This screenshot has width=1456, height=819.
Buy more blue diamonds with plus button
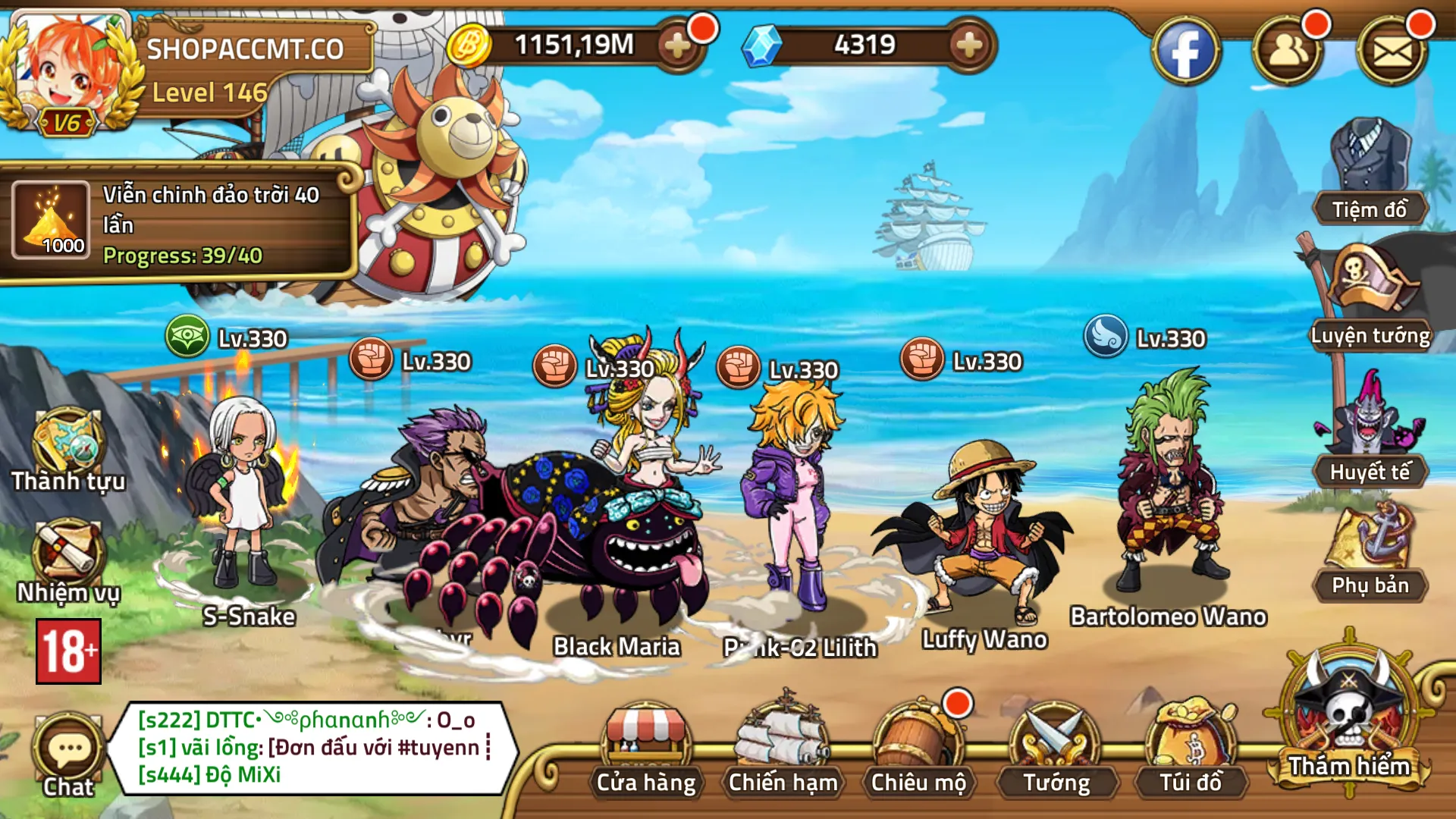click(970, 46)
